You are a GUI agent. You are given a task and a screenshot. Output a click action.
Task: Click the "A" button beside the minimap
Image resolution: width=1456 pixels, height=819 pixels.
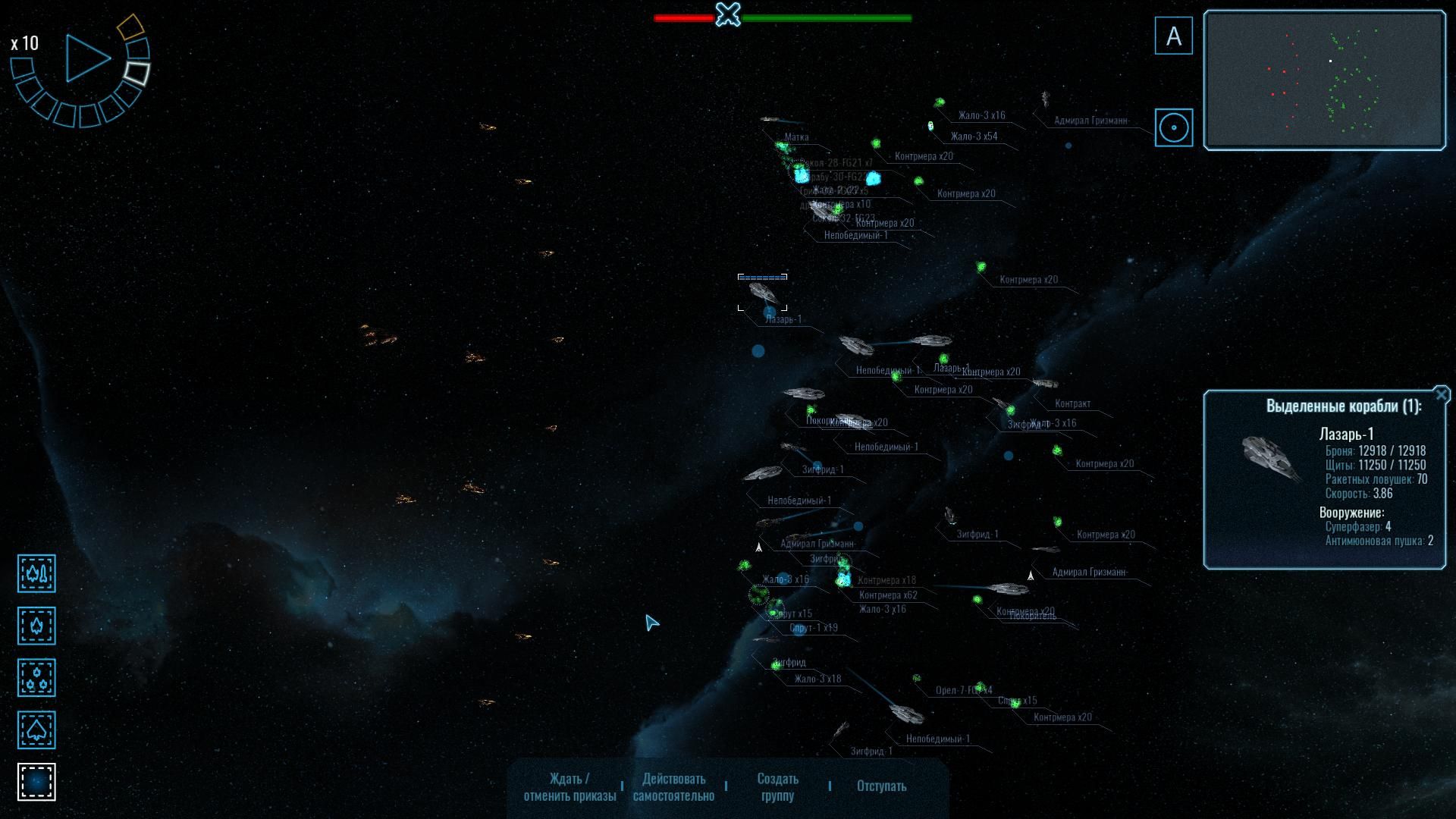click(x=1173, y=36)
